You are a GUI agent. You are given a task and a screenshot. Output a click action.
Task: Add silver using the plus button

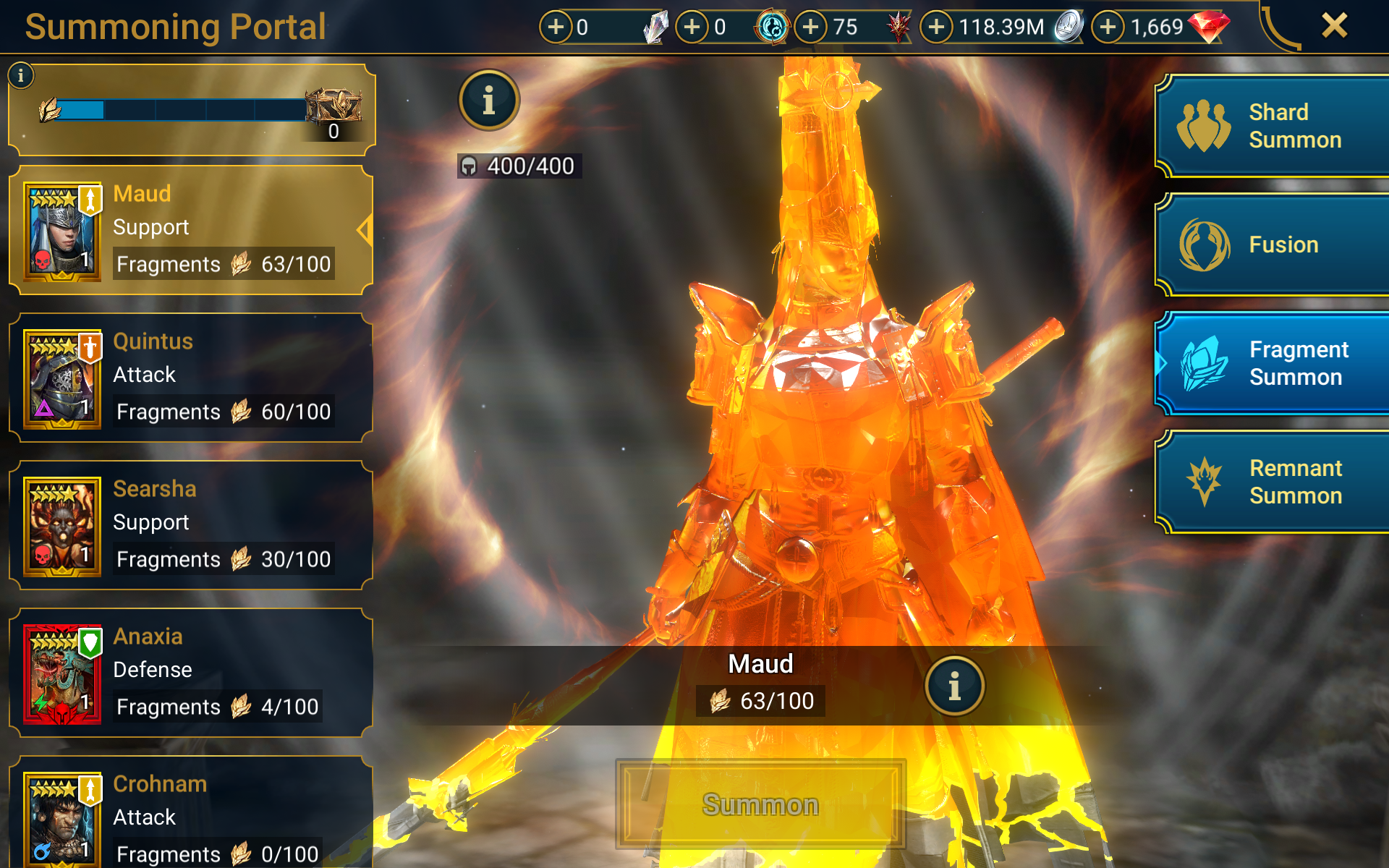pos(937,27)
